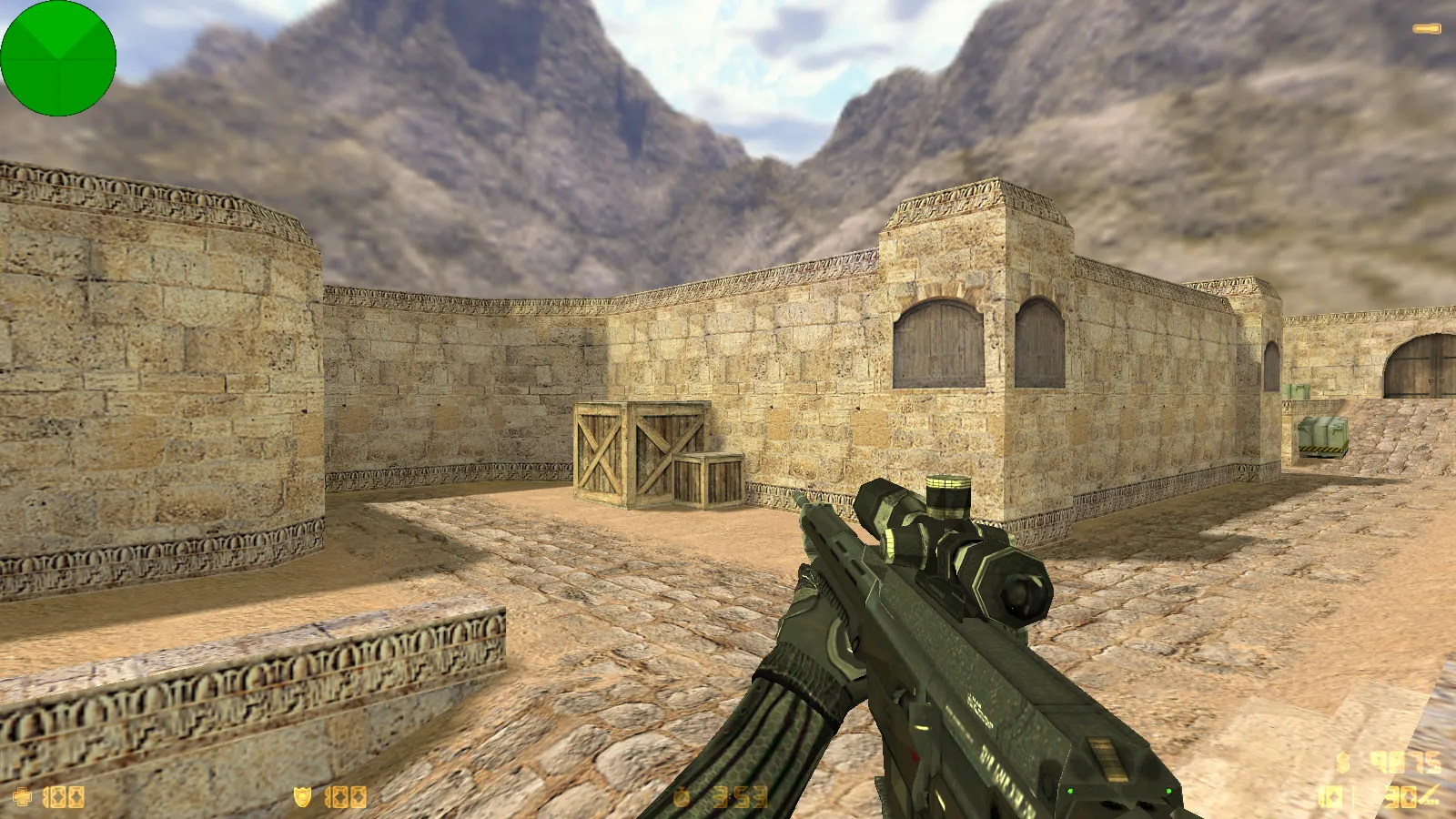1456x819 pixels.
Task: Select the round timer clock icon
Action: [682, 798]
